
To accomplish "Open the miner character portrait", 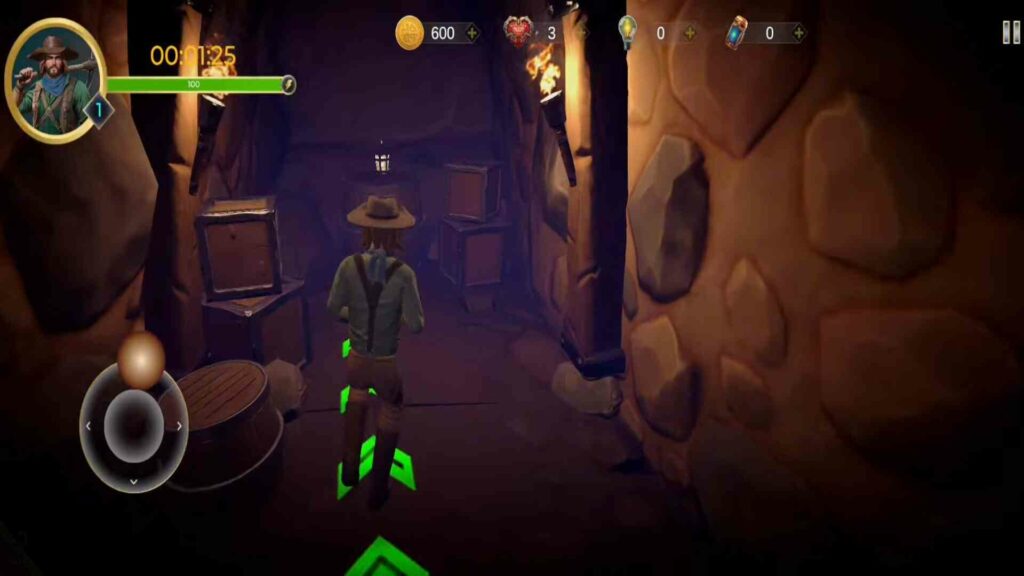I will 56,80.
